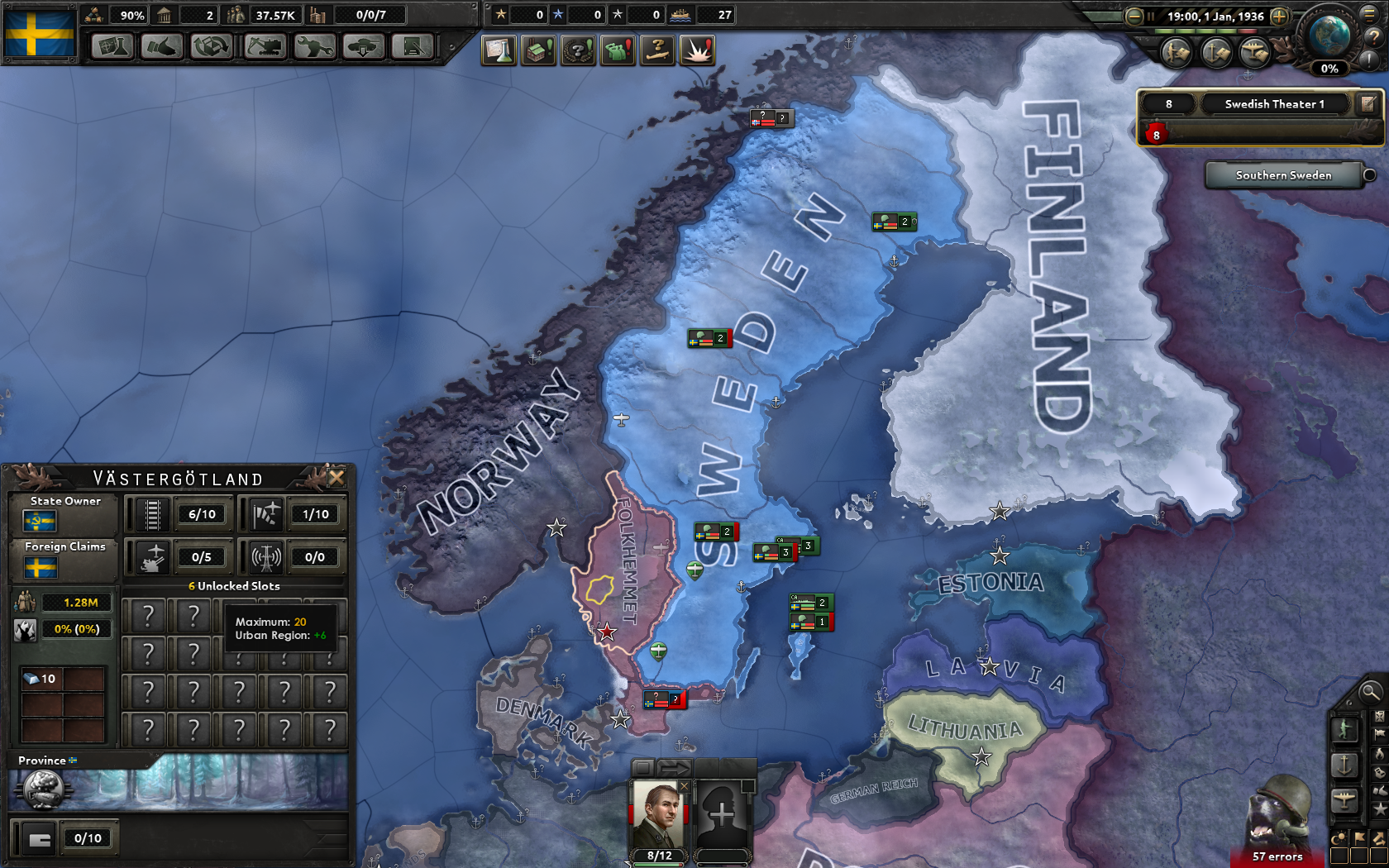Select the army battle plan soldier icon
Viewport: 1389px width, 868px height.
1175,54
